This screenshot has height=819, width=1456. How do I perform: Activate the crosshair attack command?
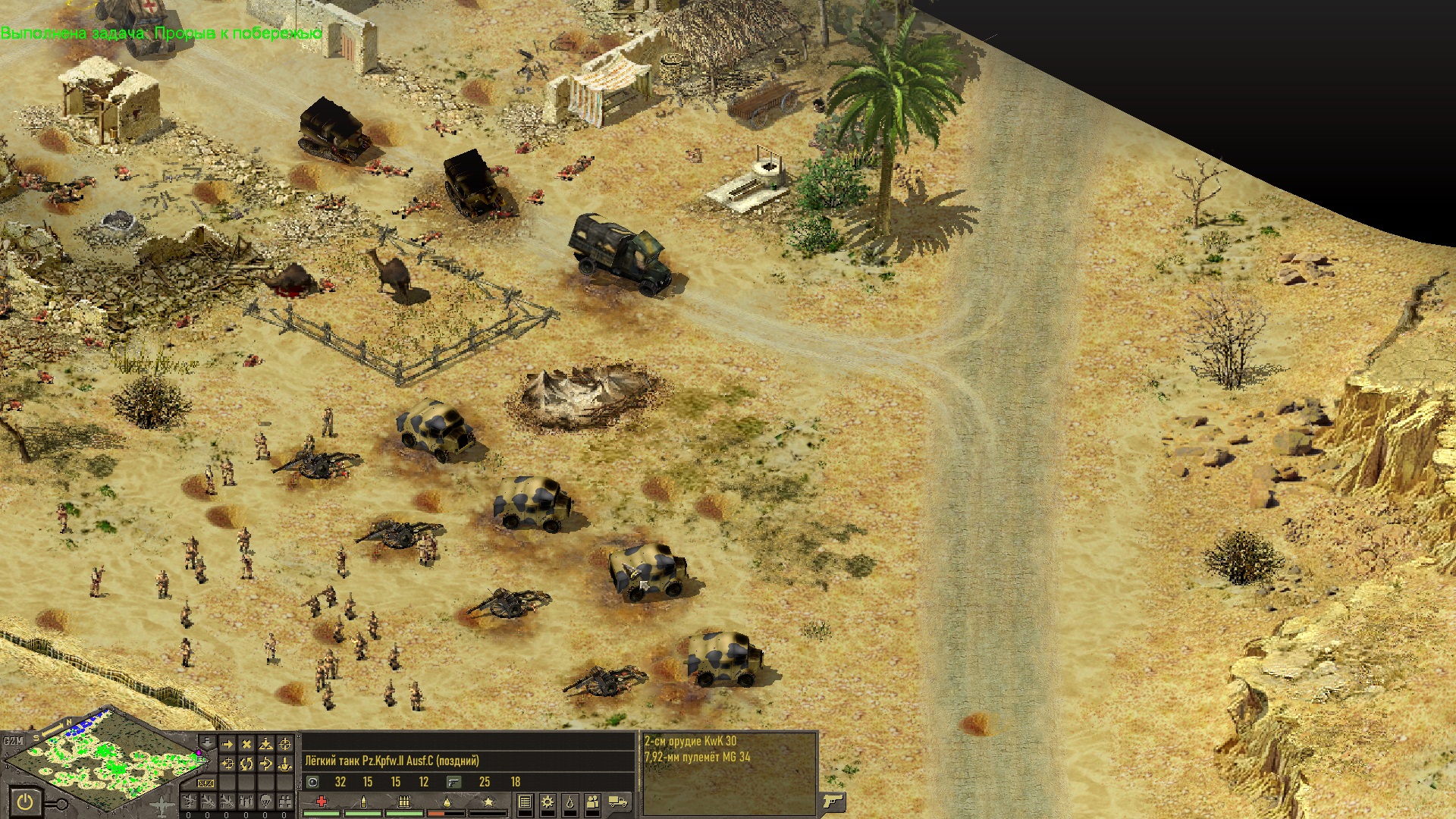click(285, 745)
